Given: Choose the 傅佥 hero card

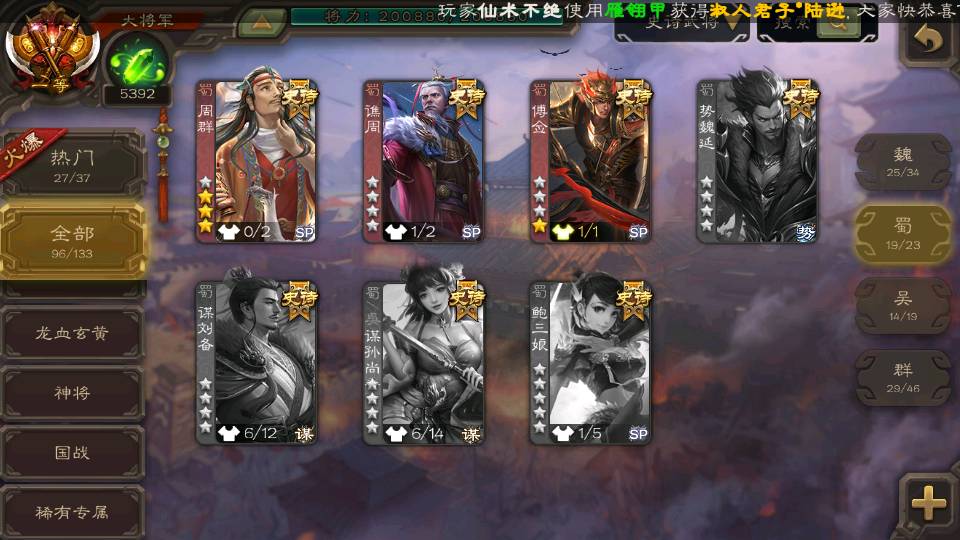Looking at the screenshot, I should (x=591, y=161).
